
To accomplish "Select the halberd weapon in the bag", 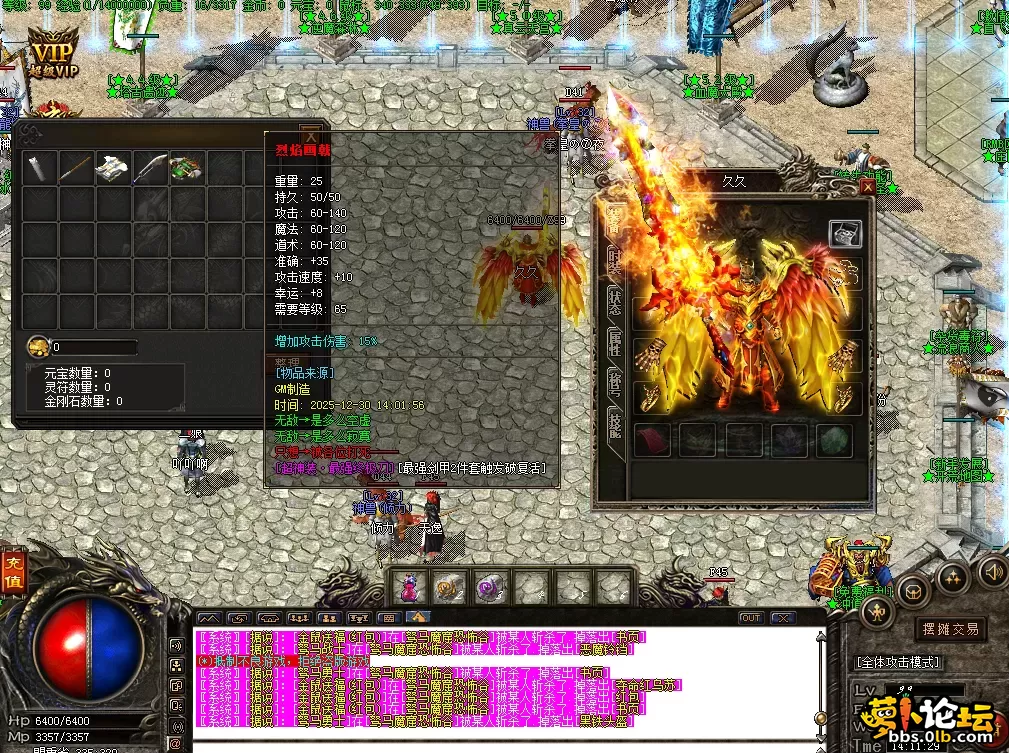I will 149,167.
